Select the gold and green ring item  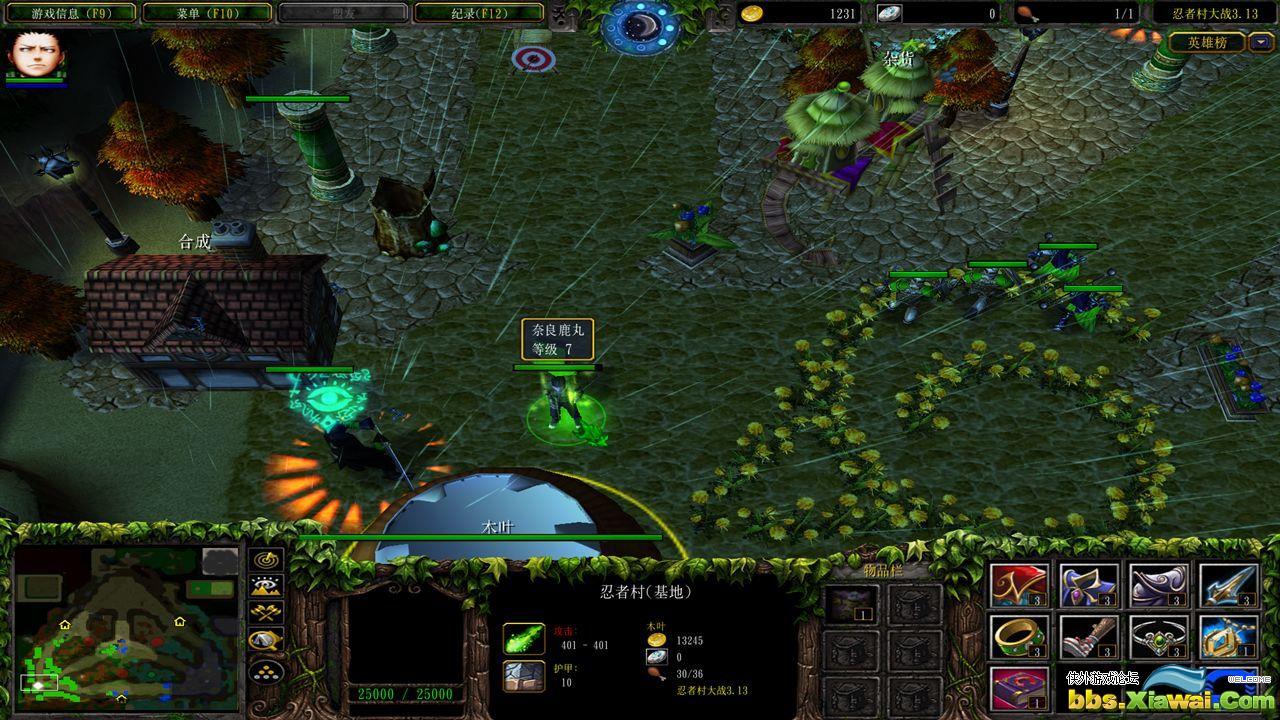pos(1020,637)
